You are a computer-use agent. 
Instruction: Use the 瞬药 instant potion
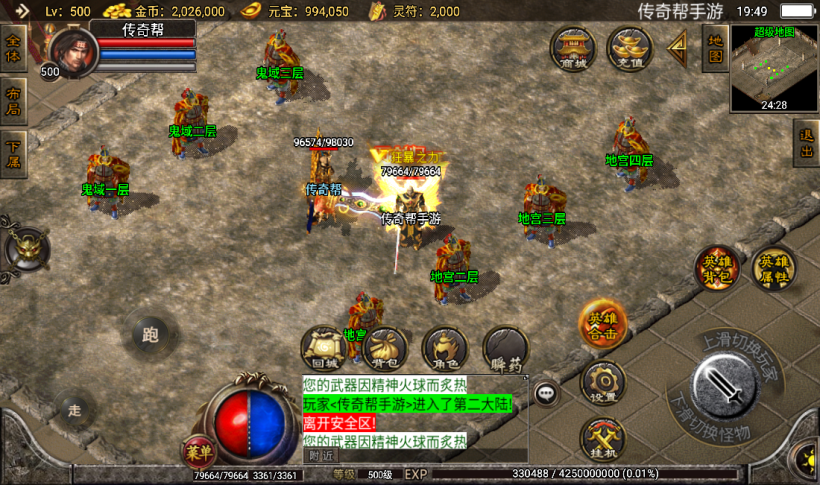[506, 349]
